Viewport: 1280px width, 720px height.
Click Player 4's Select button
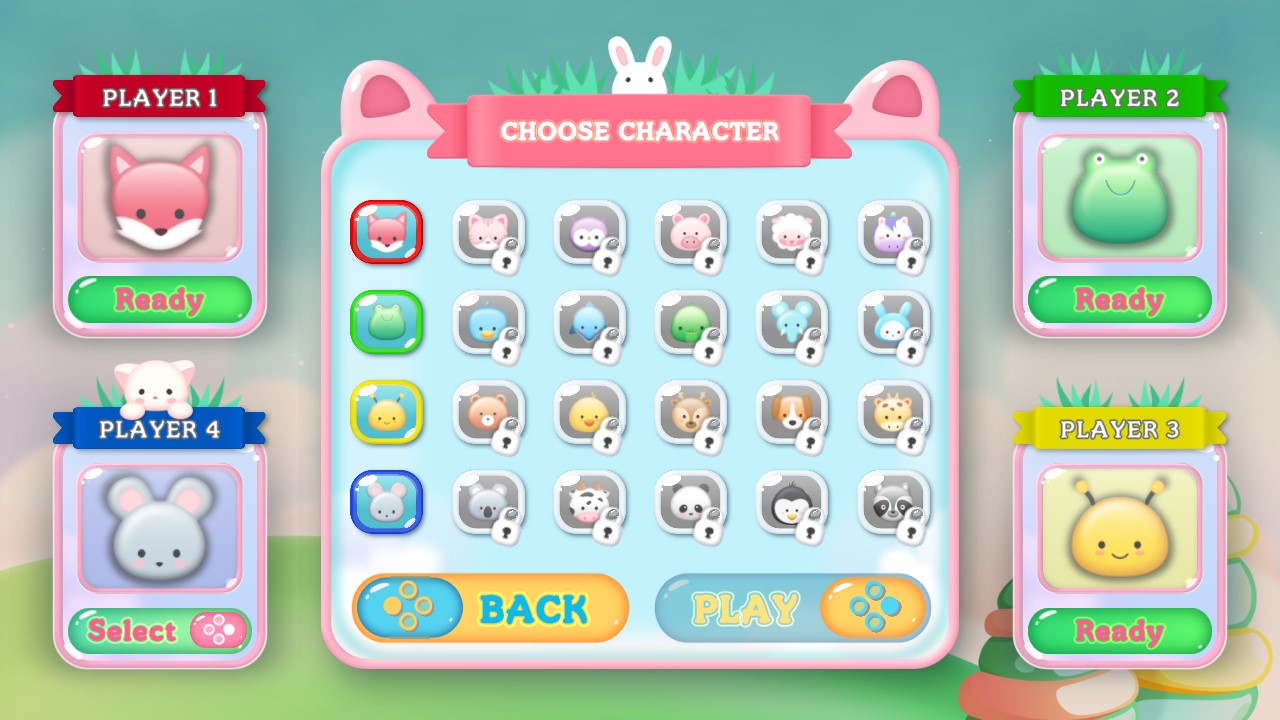(x=160, y=631)
